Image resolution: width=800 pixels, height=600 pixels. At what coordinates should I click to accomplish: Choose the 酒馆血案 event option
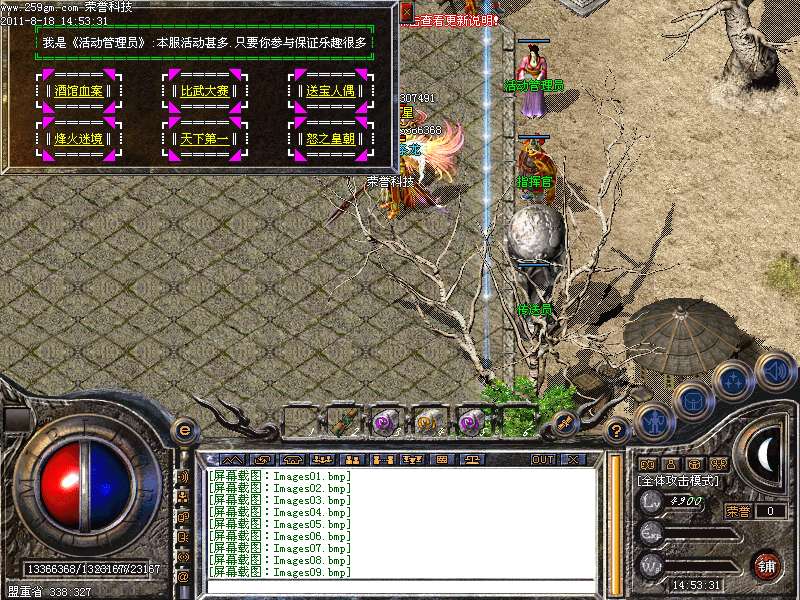(x=79, y=90)
